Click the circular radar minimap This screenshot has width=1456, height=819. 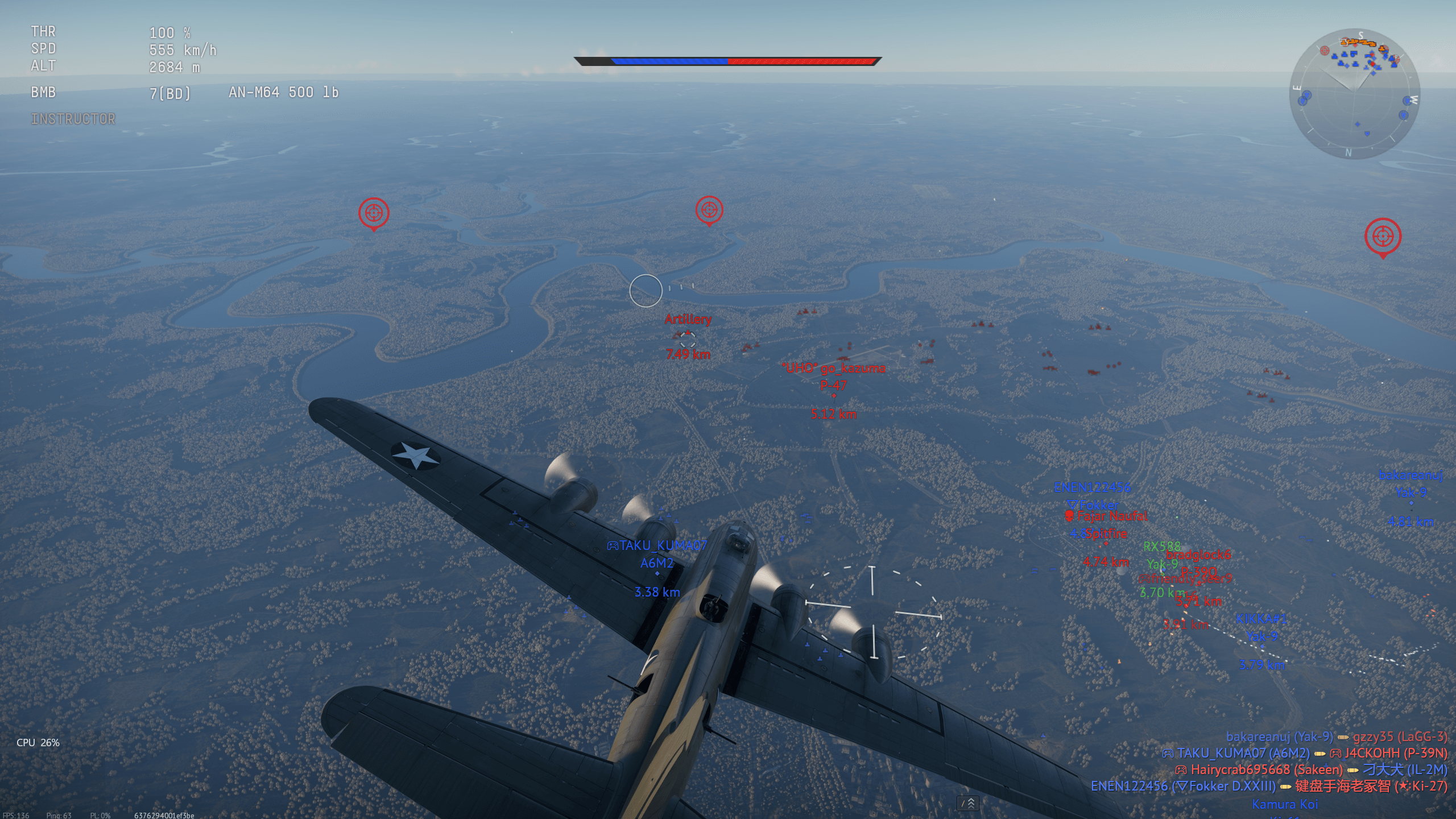[1354, 94]
